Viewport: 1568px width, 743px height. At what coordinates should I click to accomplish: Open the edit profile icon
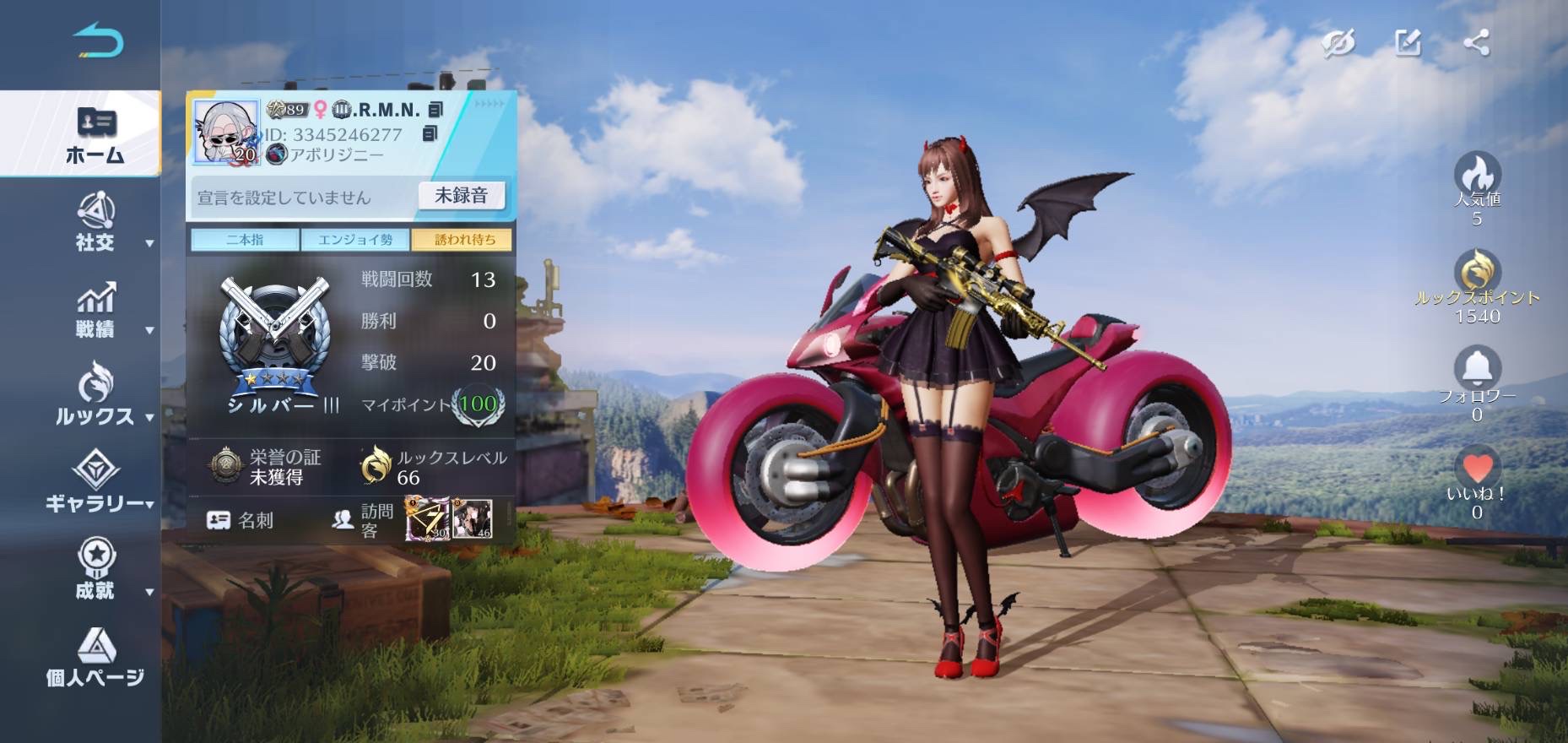tap(1408, 43)
